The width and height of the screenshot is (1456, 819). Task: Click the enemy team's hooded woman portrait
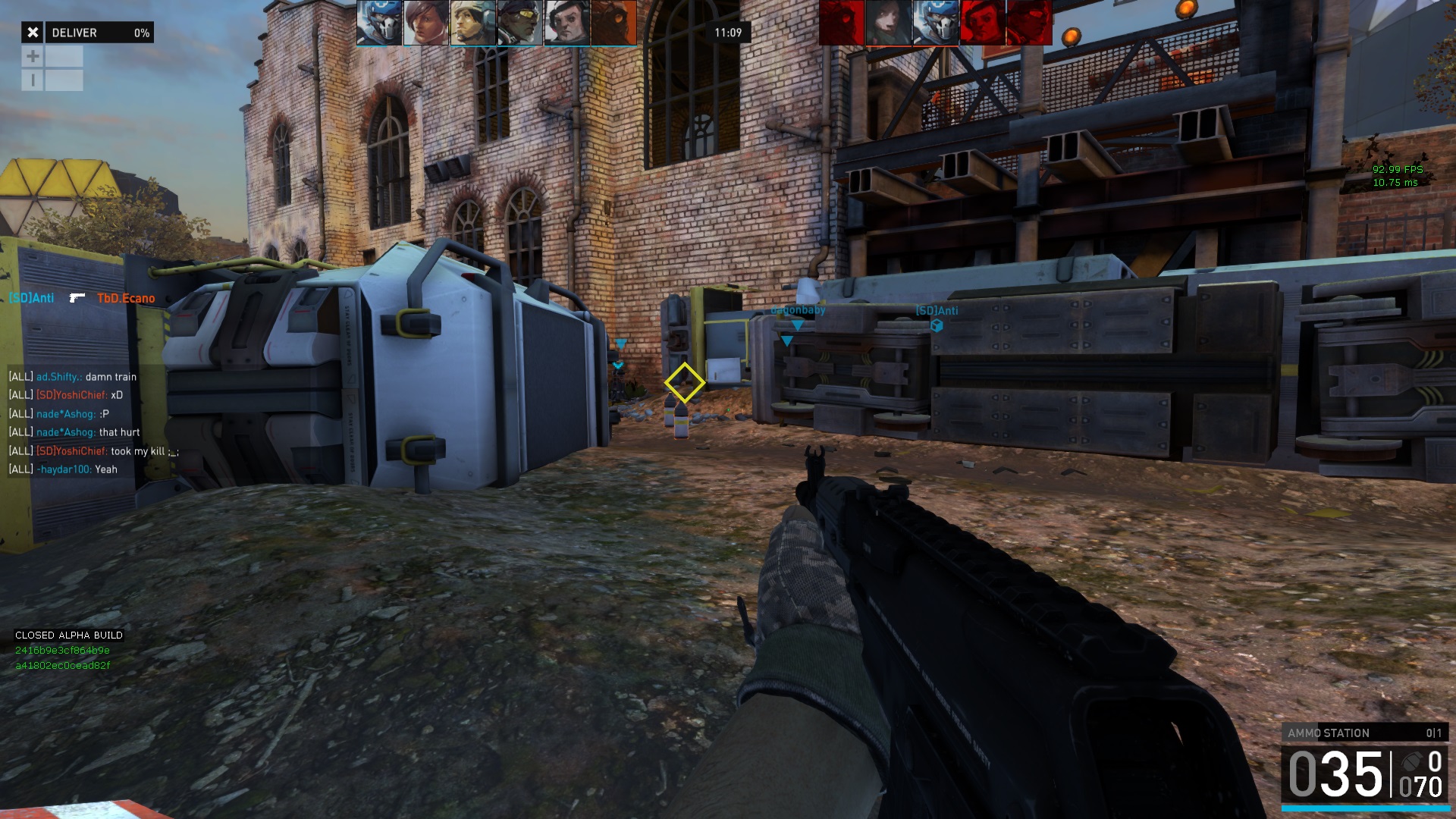tap(888, 23)
